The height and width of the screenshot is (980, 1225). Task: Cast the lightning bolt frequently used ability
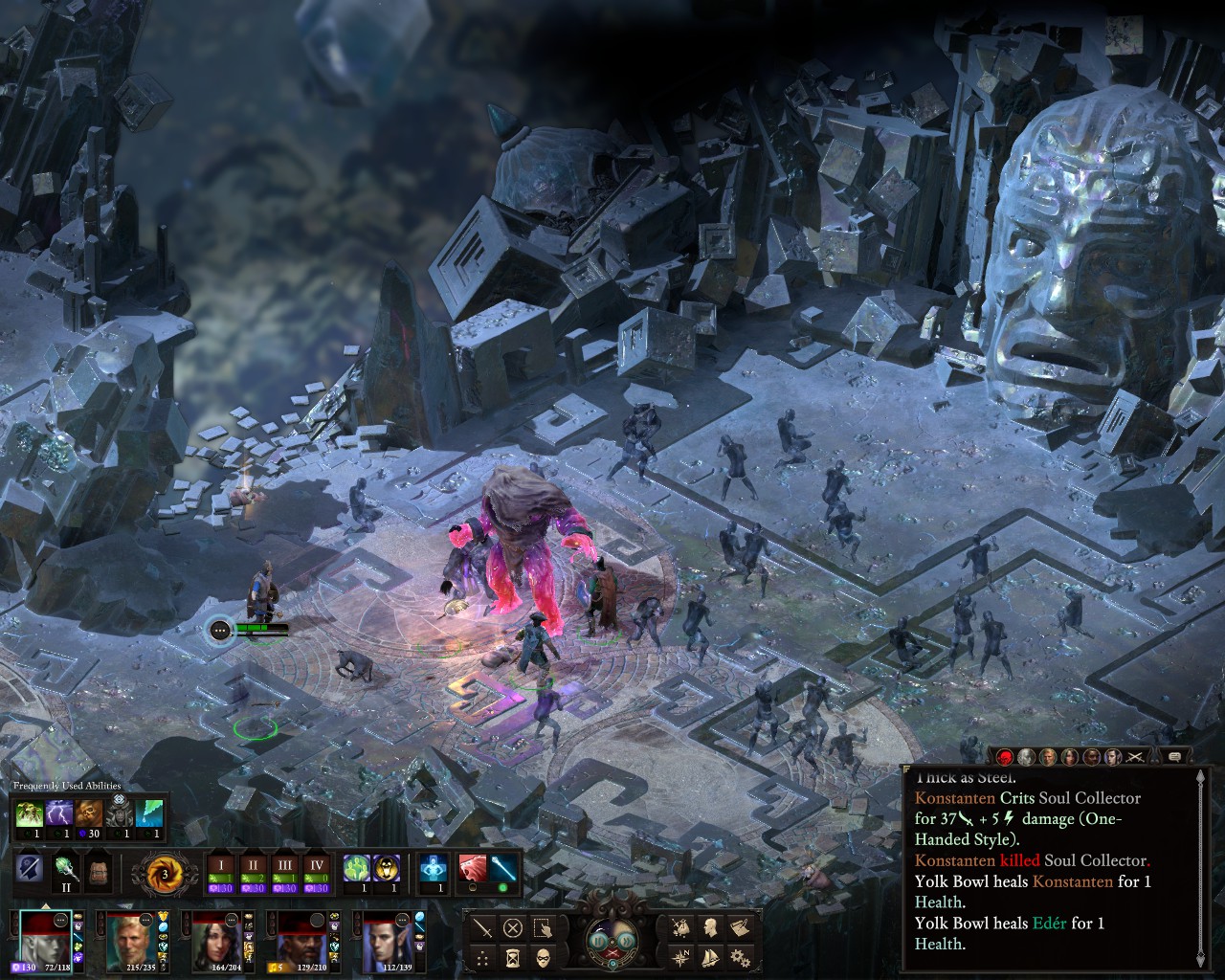[x=59, y=813]
